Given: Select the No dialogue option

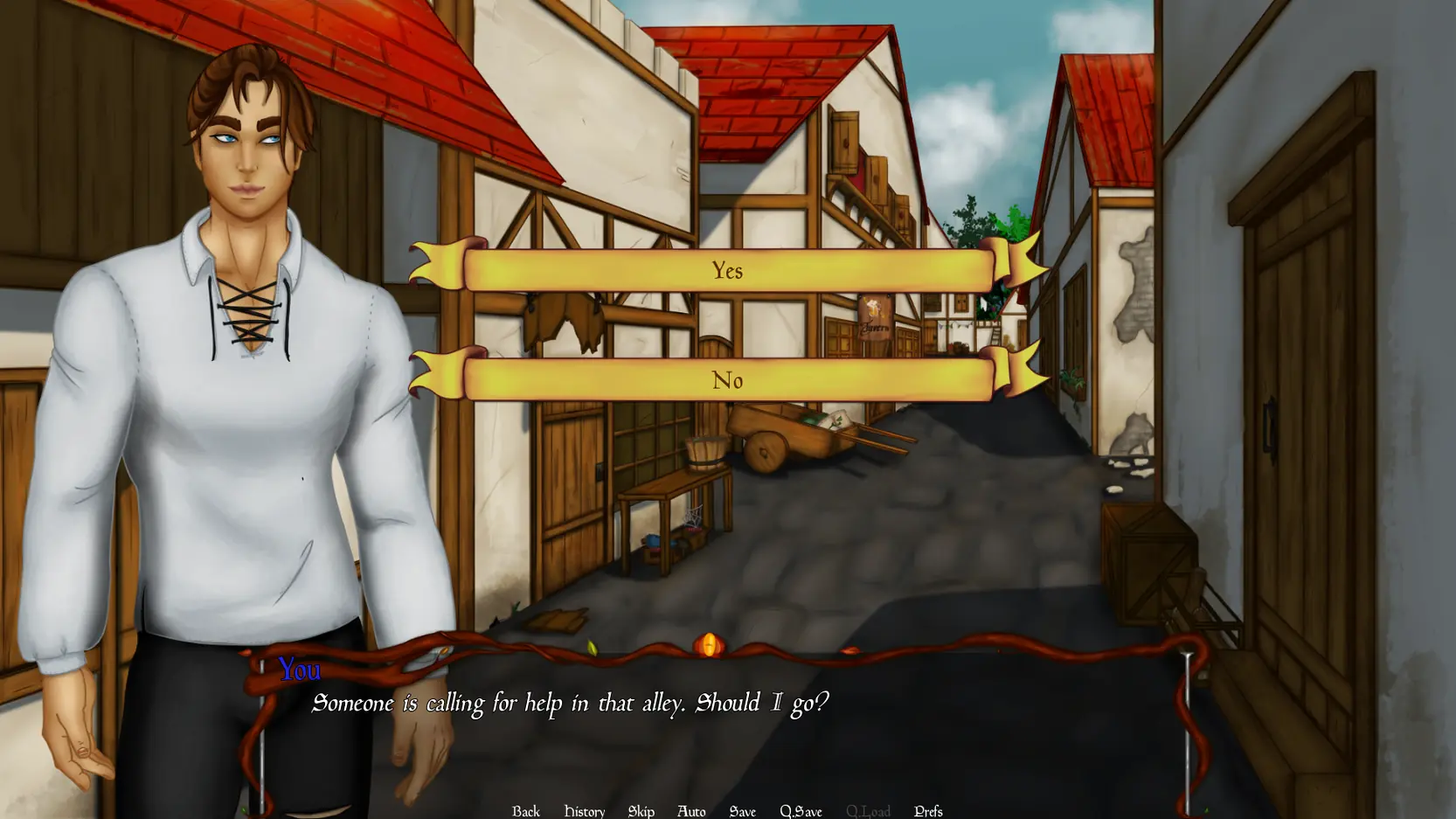Looking at the screenshot, I should (x=727, y=380).
